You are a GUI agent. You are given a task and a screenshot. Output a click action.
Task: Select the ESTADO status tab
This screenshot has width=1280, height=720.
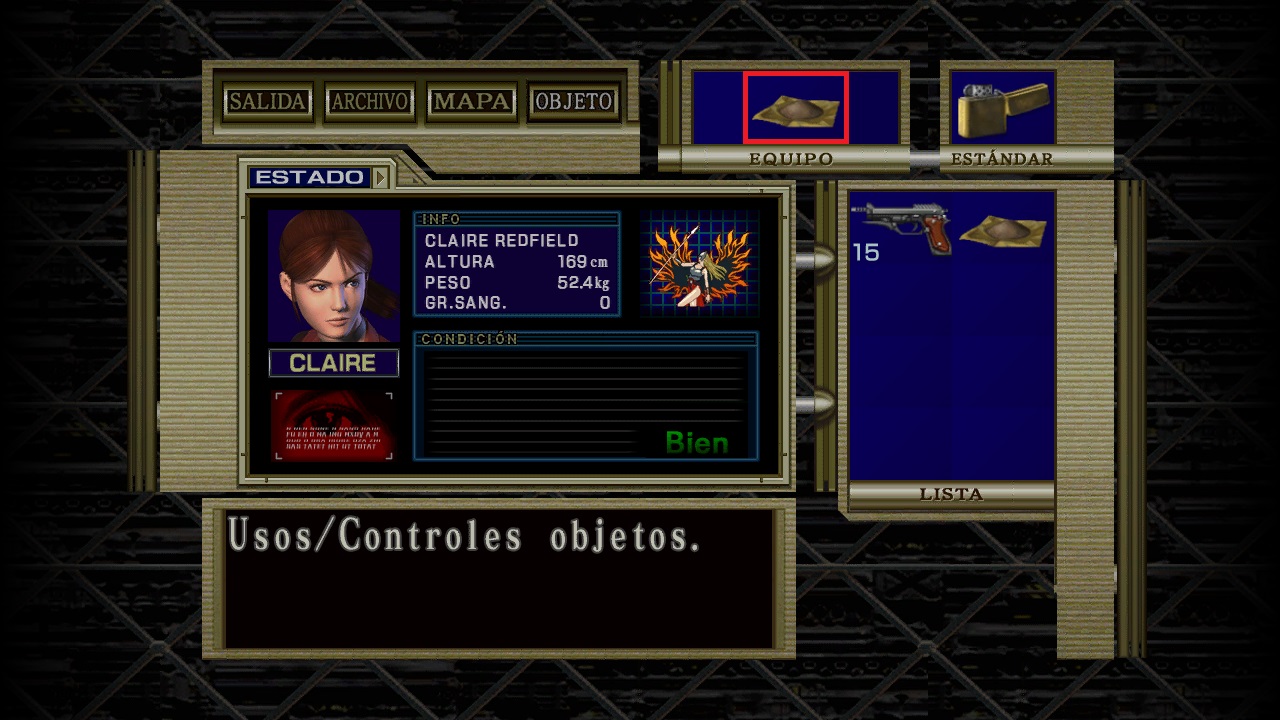tap(309, 178)
